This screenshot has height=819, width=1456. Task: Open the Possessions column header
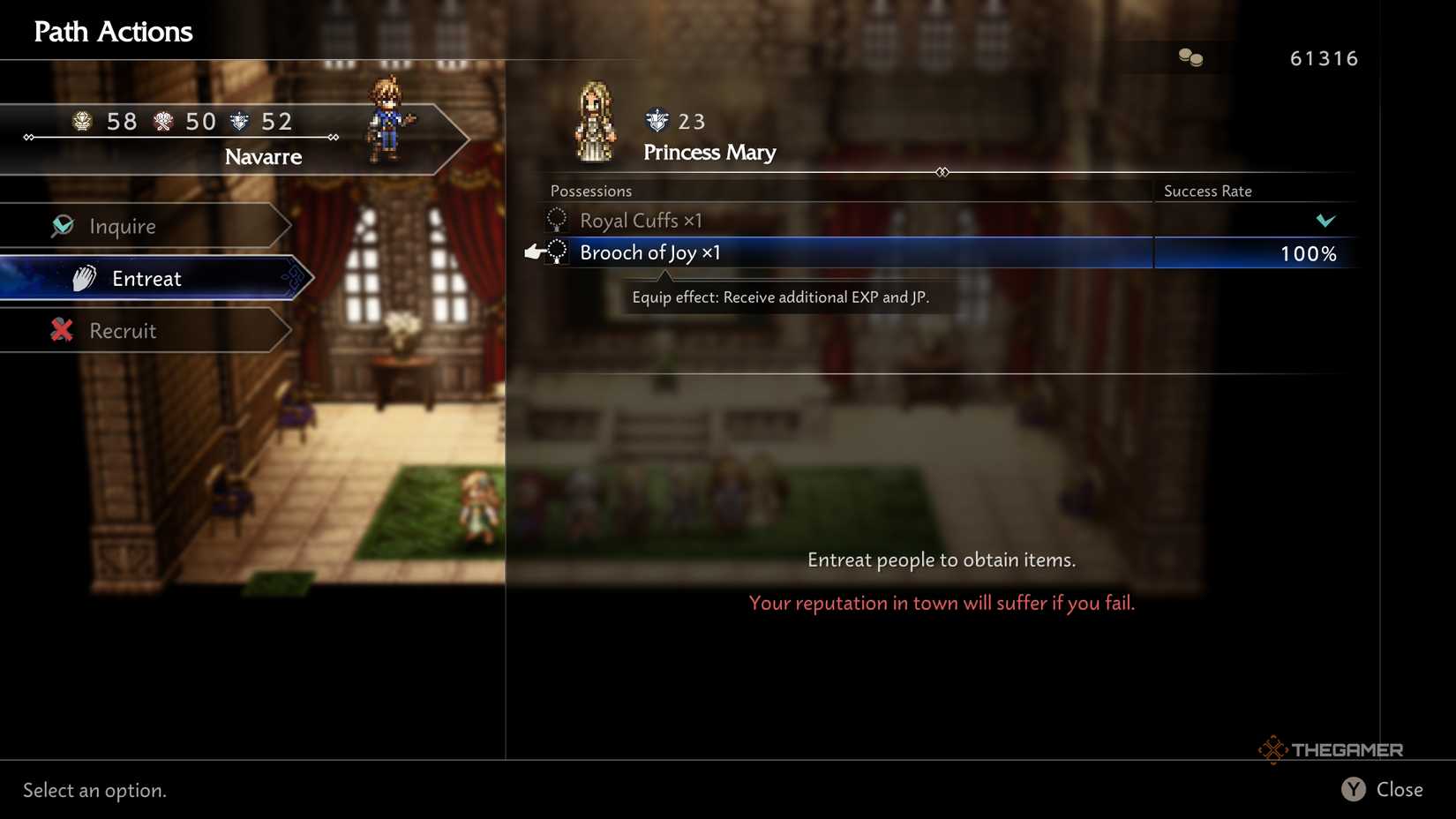click(x=590, y=191)
